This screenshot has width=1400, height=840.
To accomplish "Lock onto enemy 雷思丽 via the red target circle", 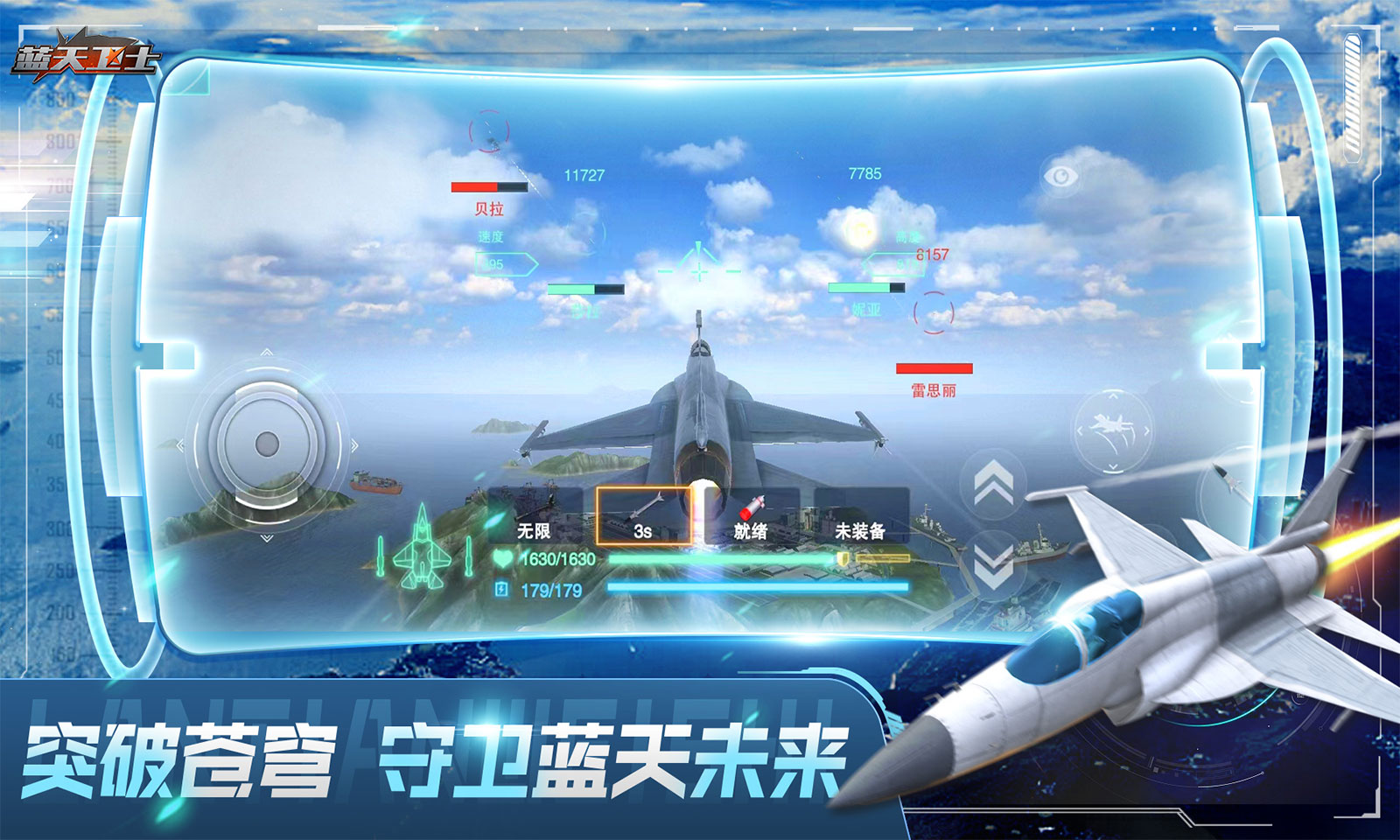I will (934, 311).
